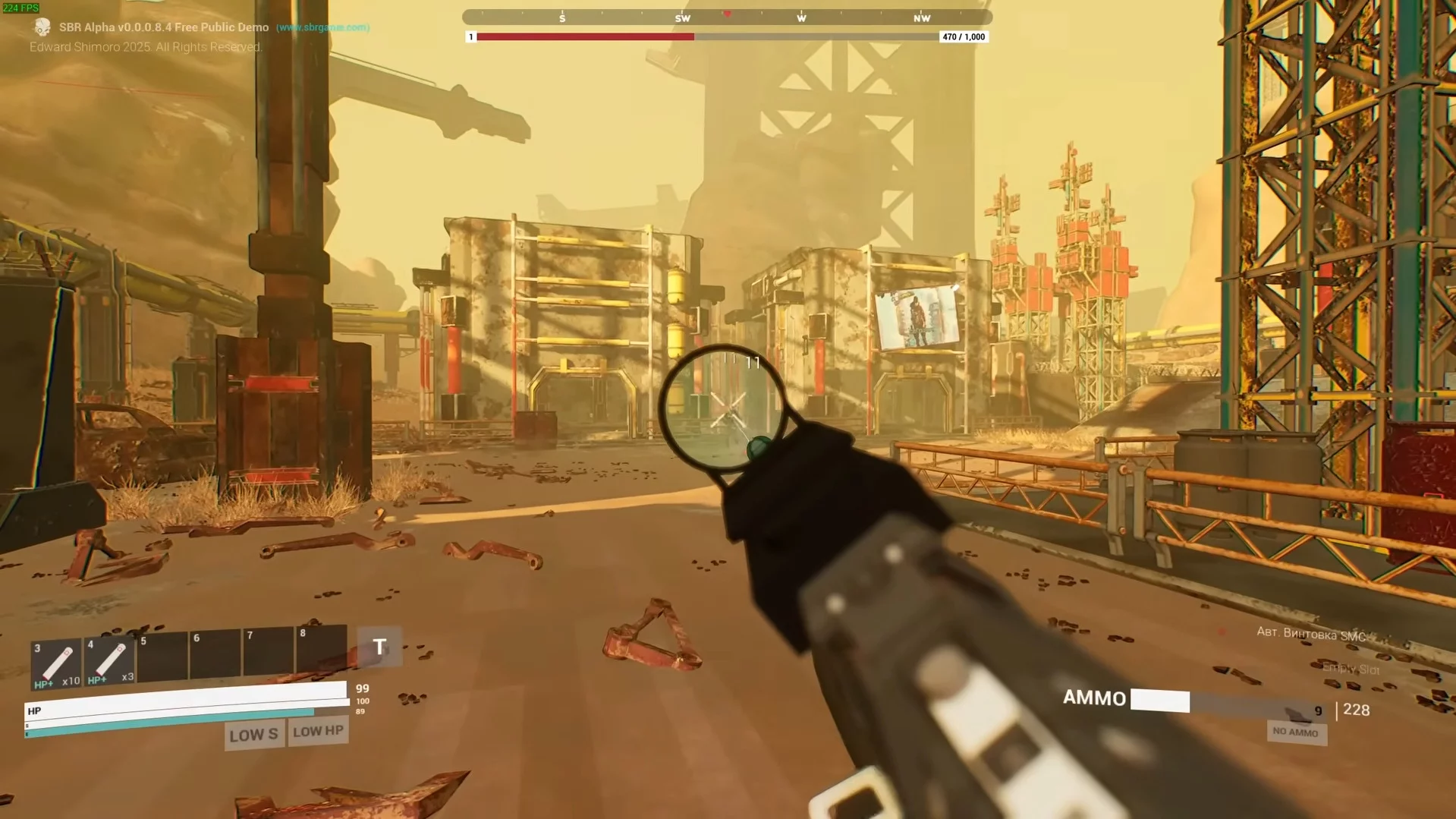Click the NO AMMO warning tag

(1295, 732)
